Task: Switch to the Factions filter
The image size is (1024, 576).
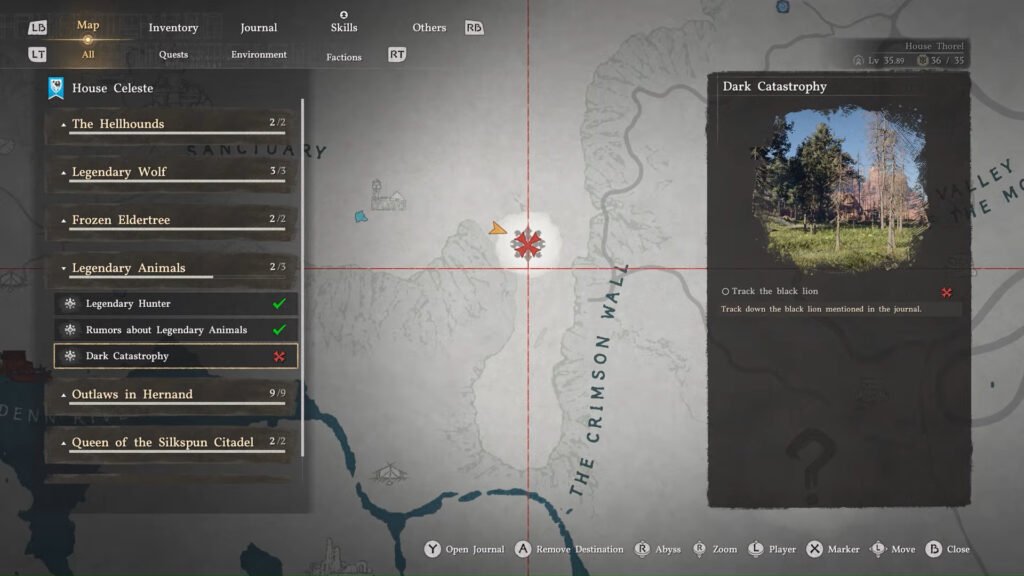Action: (344, 57)
